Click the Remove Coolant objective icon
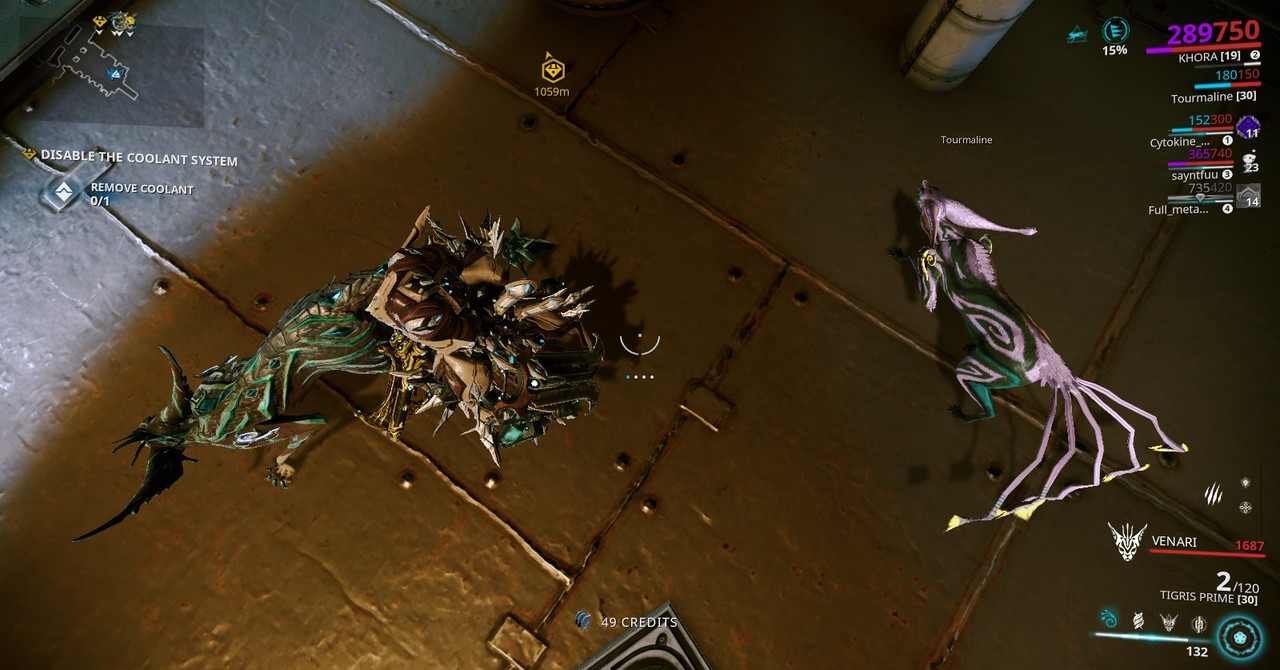1280x670 pixels. coord(64,193)
